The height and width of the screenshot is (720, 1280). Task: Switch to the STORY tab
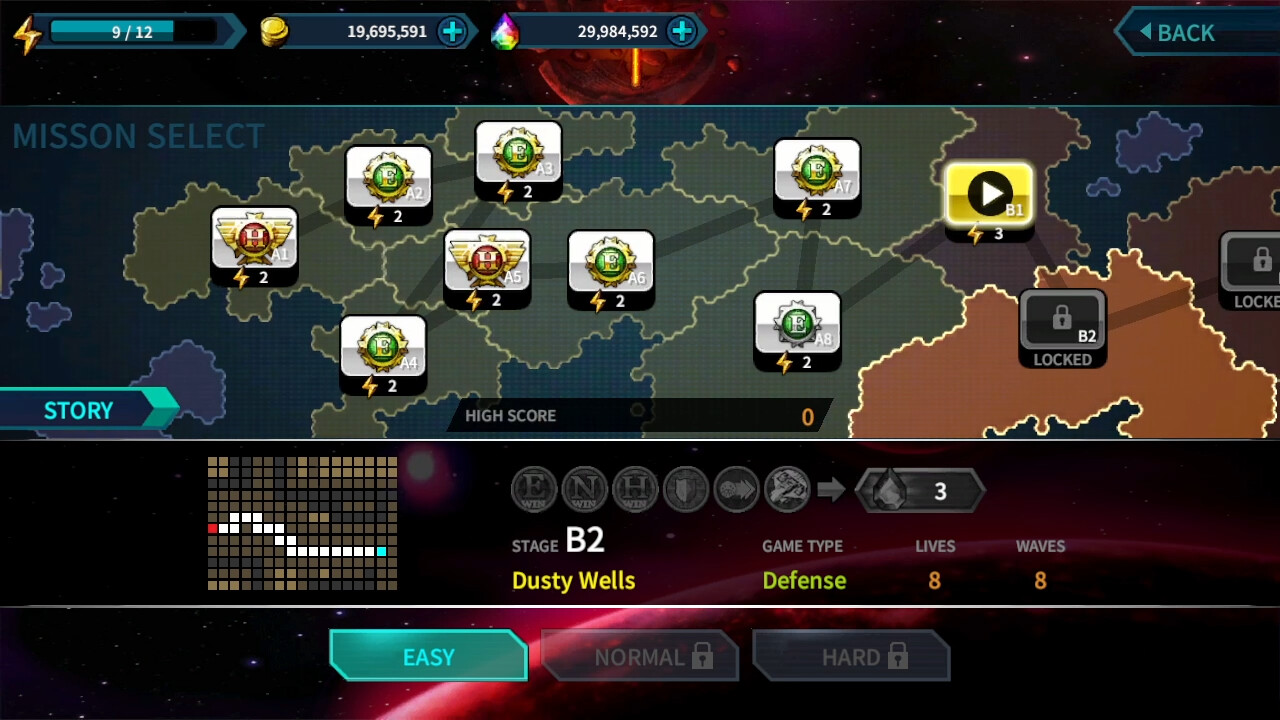pyautogui.click(x=78, y=409)
